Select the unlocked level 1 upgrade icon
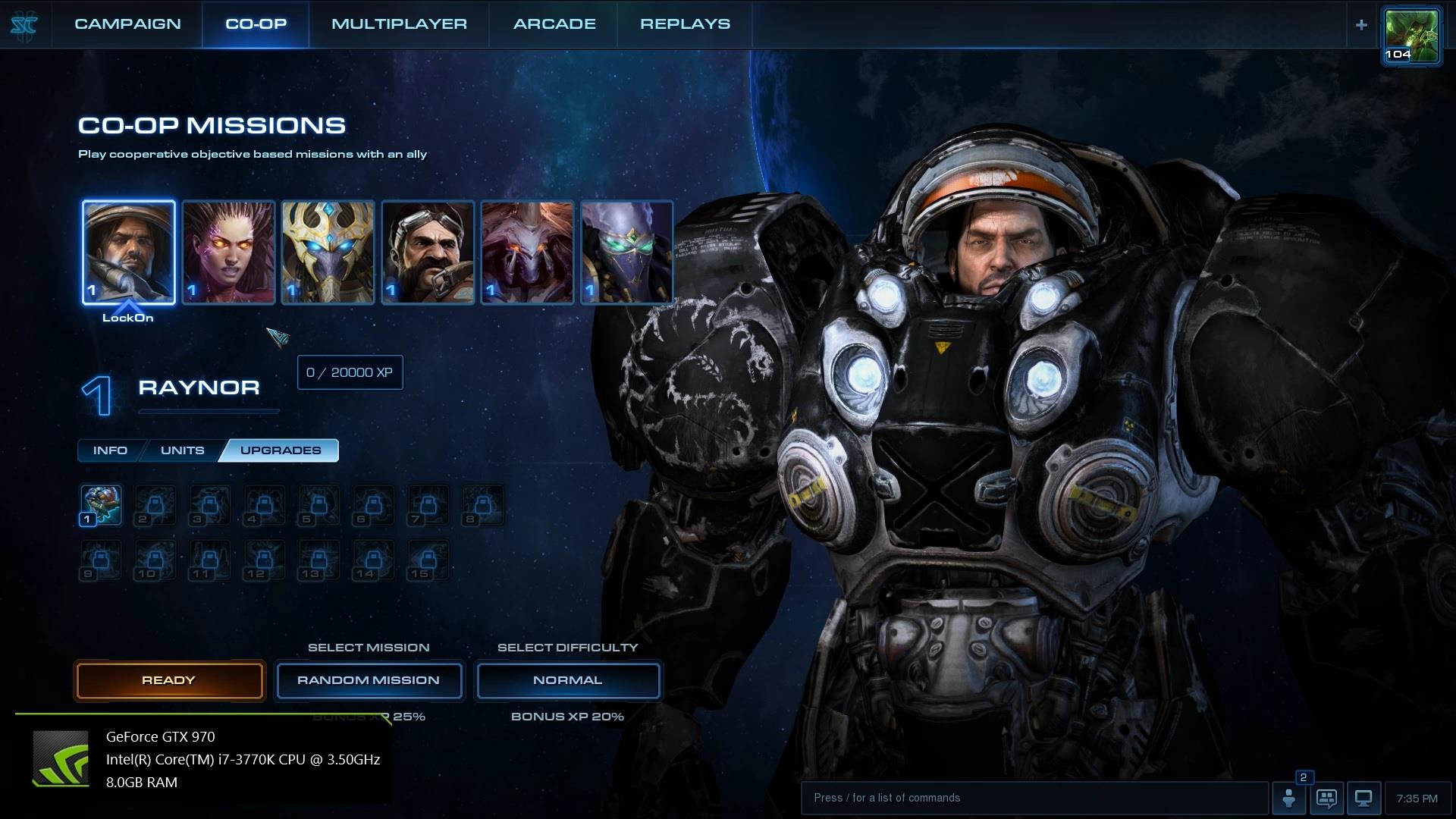 [x=101, y=505]
